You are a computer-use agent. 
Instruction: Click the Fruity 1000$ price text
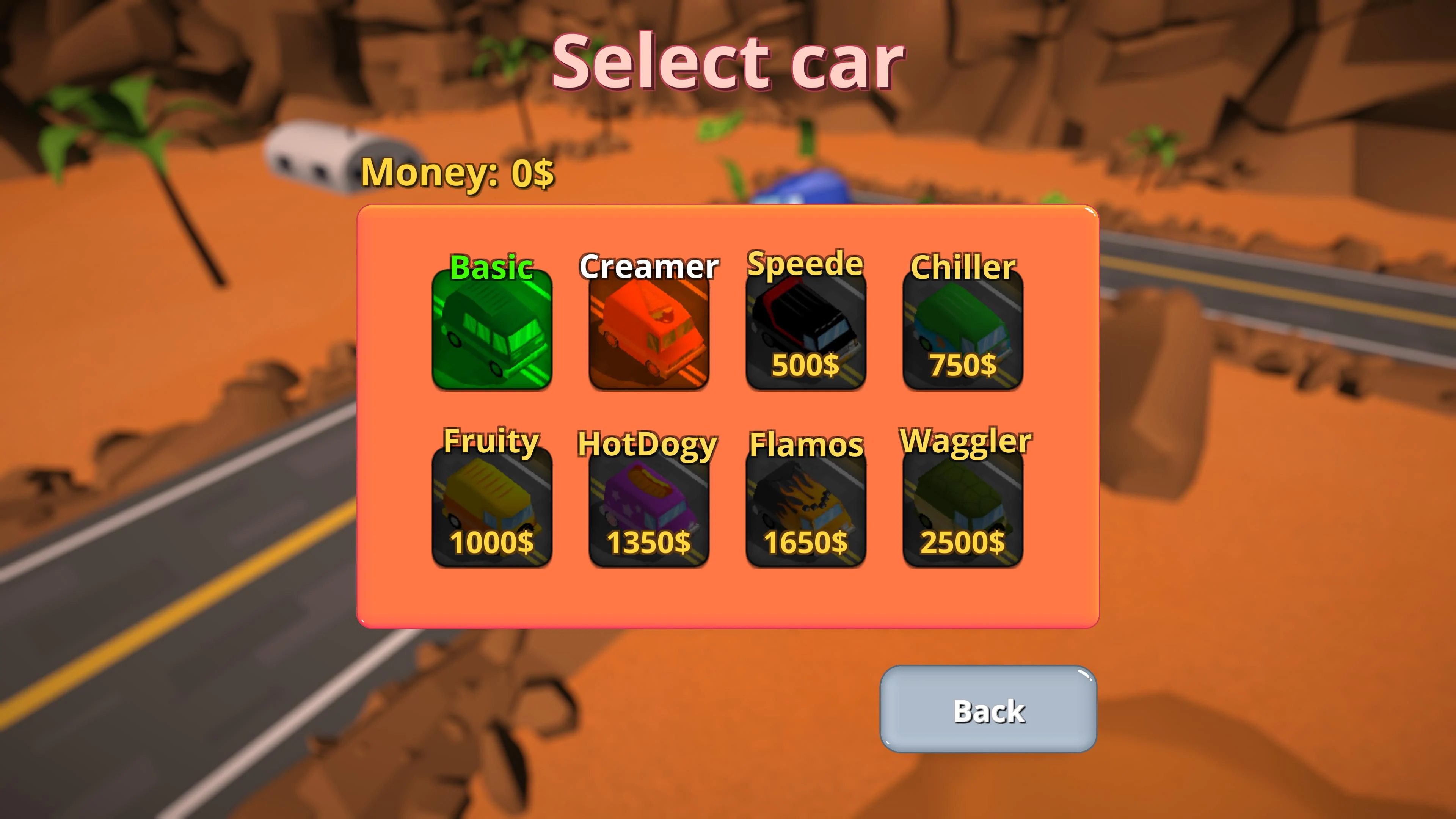[491, 543]
